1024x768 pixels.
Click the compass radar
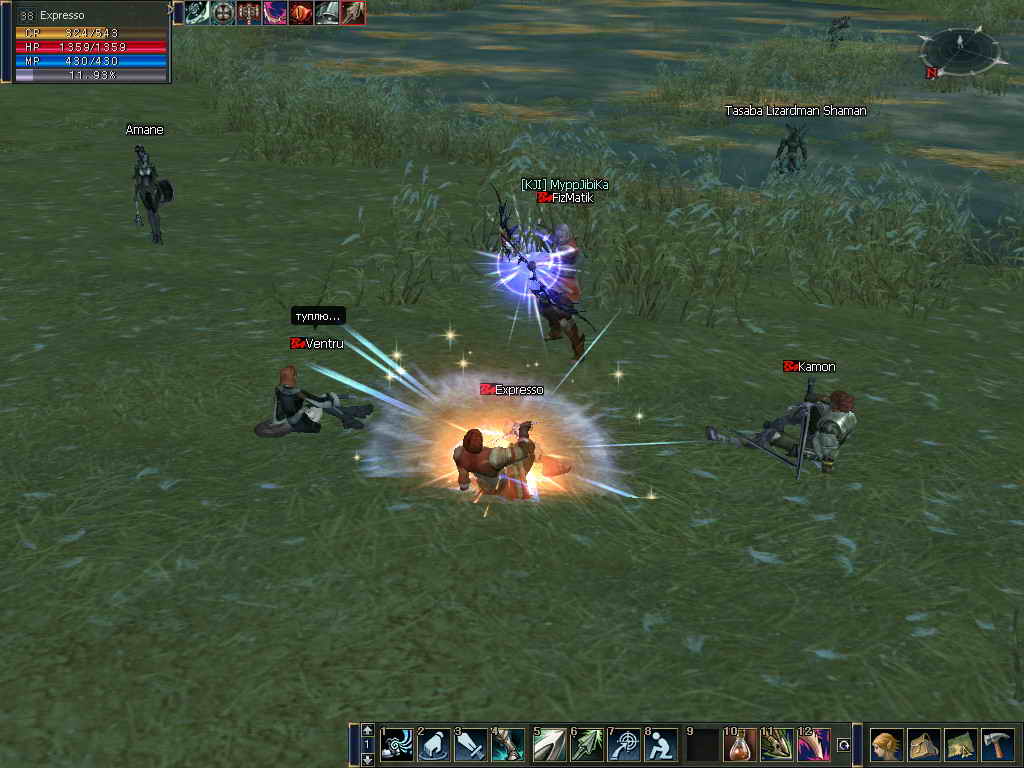(x=960, y=47)
